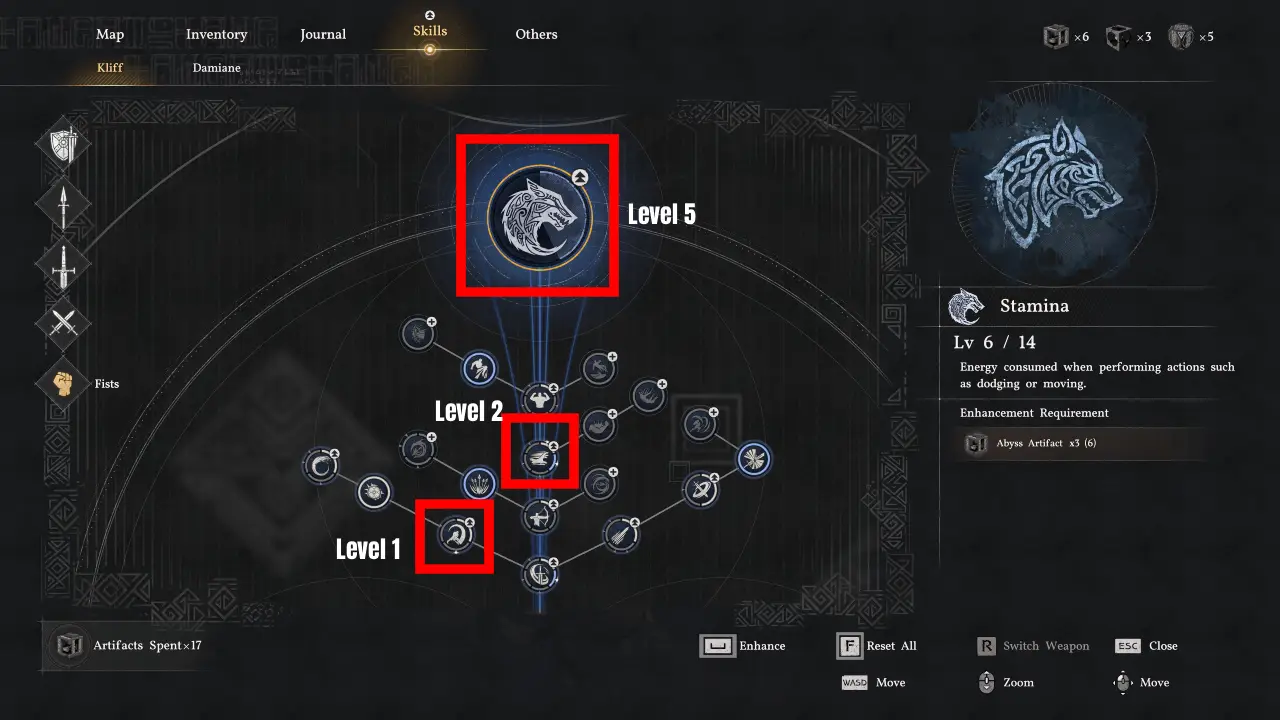Select the large Level 5 wolf skill node
1280x720 pixels.
537,214
